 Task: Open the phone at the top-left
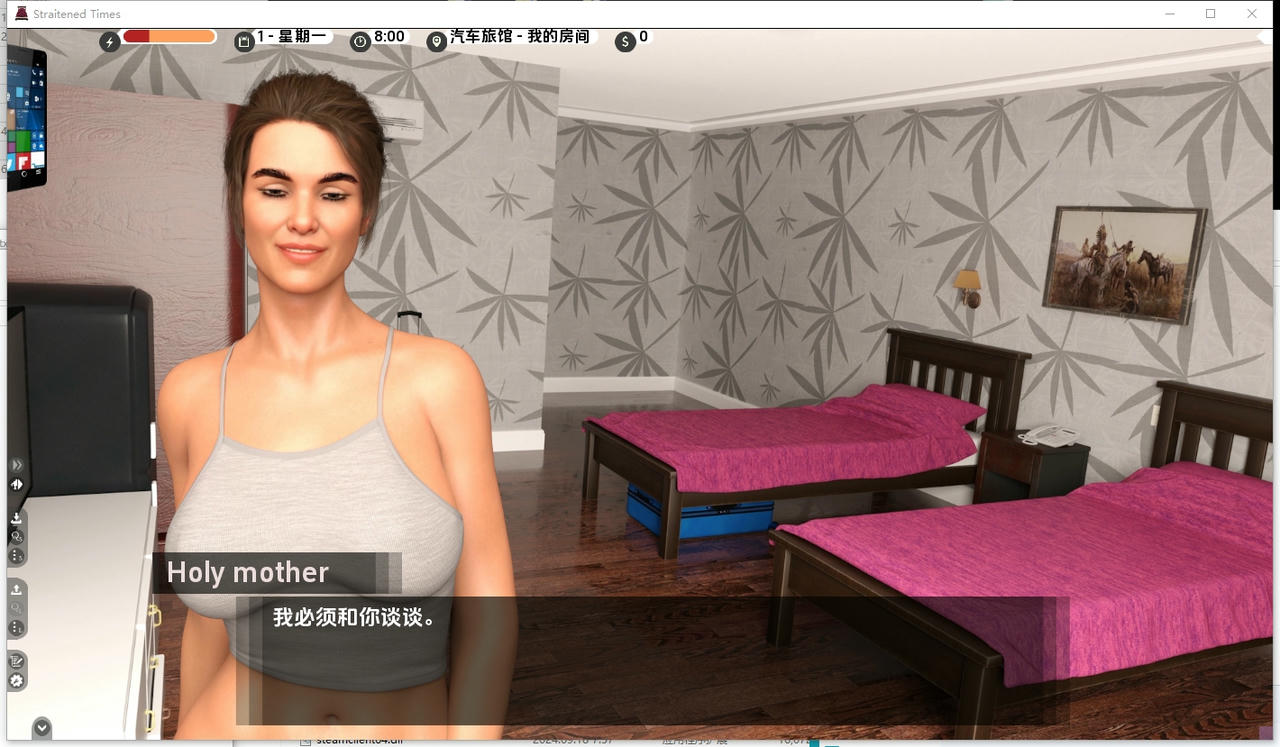(x=25, y=115)
